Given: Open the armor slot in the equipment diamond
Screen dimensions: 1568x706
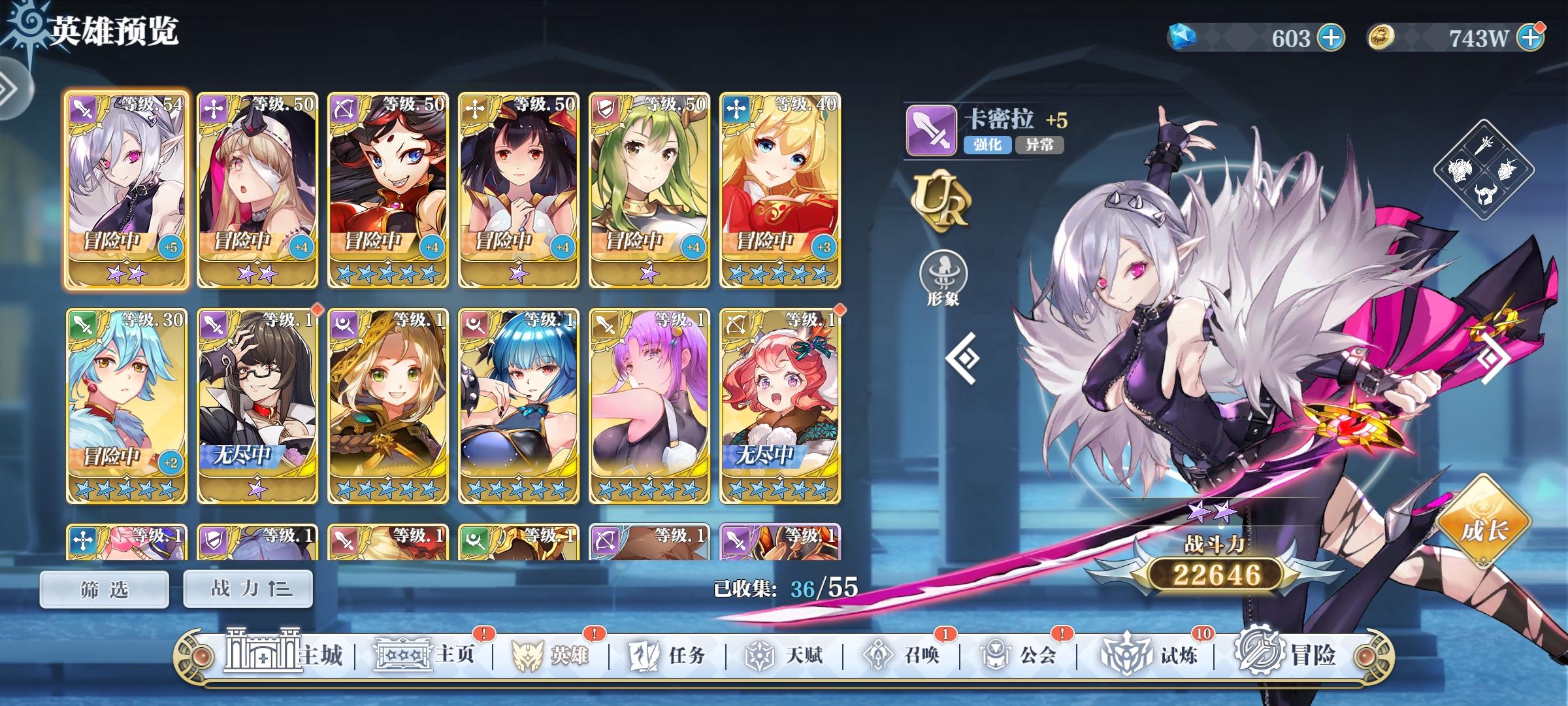Looking at the screenshot, I should (1460, 170).
